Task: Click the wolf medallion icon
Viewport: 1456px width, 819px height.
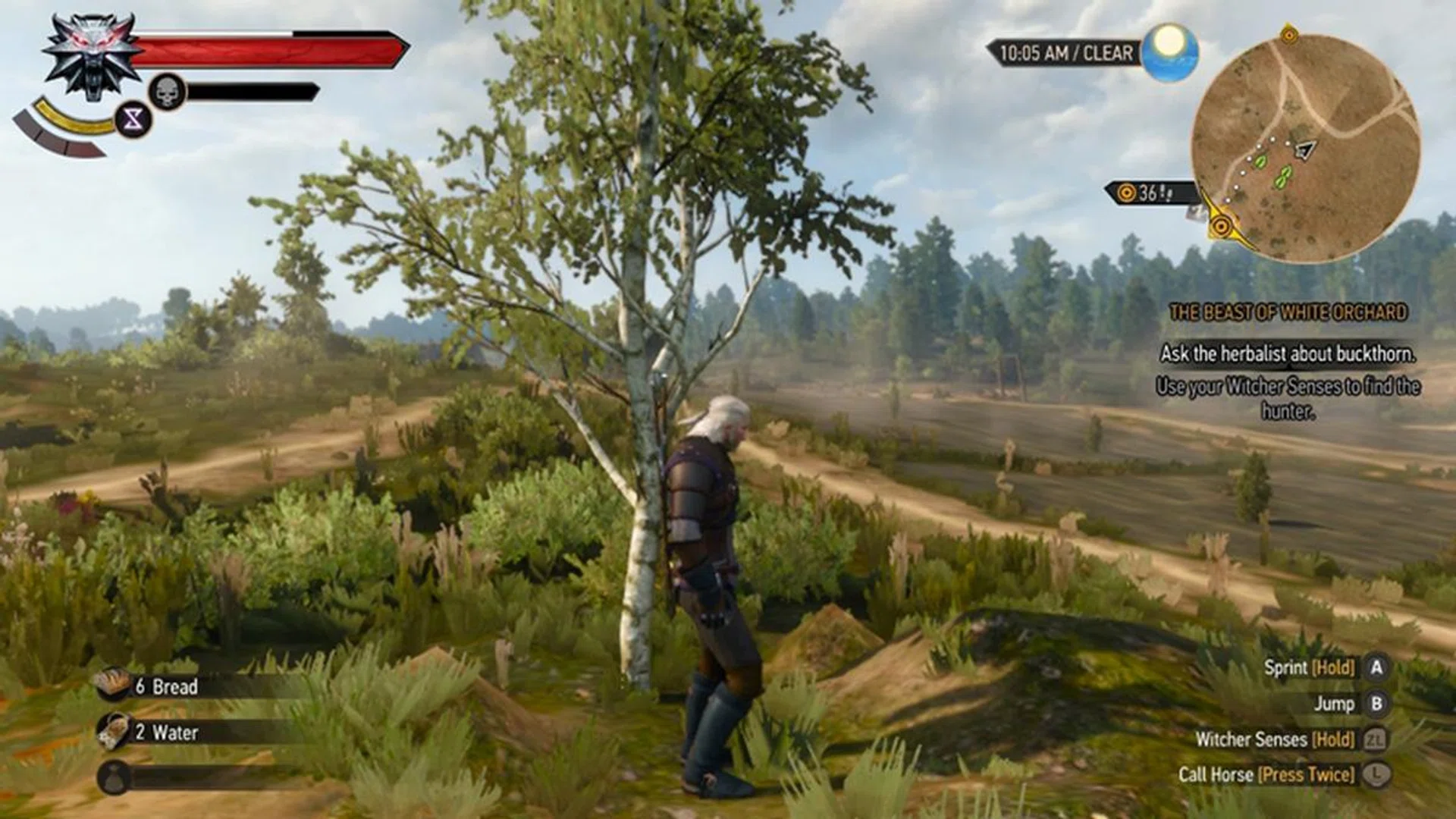Action: click(x=92, y=57)
